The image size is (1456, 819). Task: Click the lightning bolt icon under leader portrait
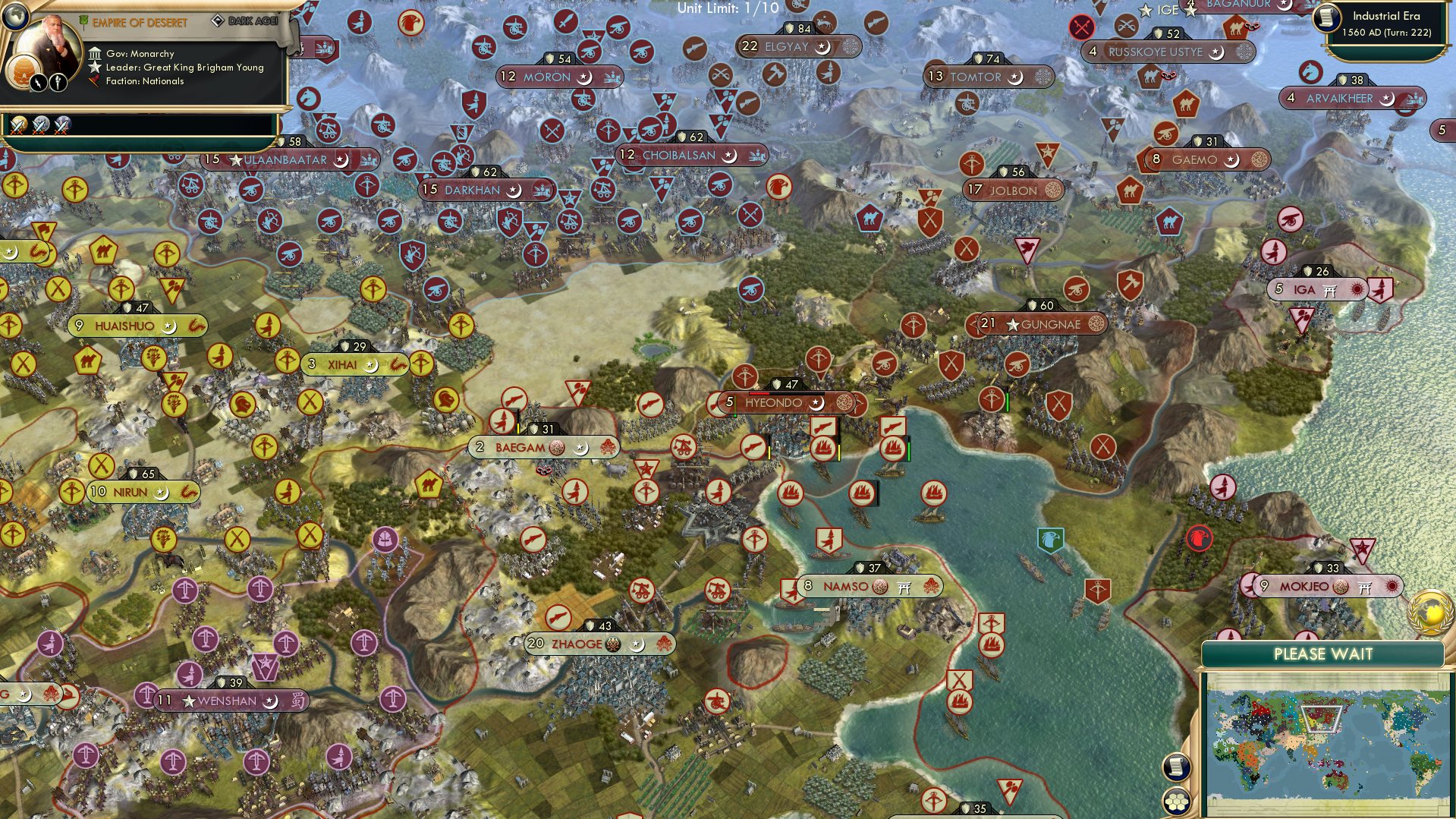point(38,83)
